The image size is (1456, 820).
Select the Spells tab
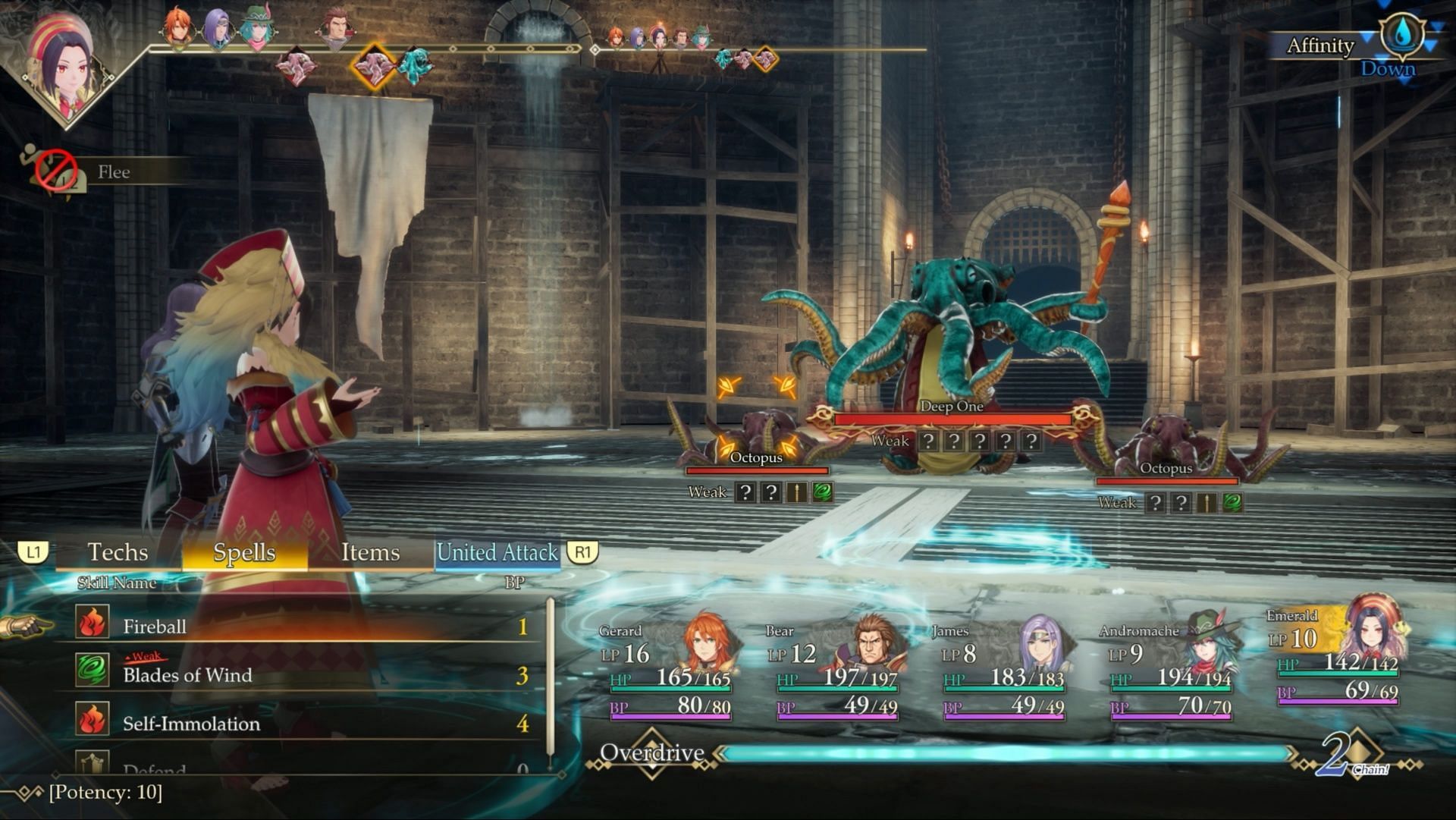(244, 552)
